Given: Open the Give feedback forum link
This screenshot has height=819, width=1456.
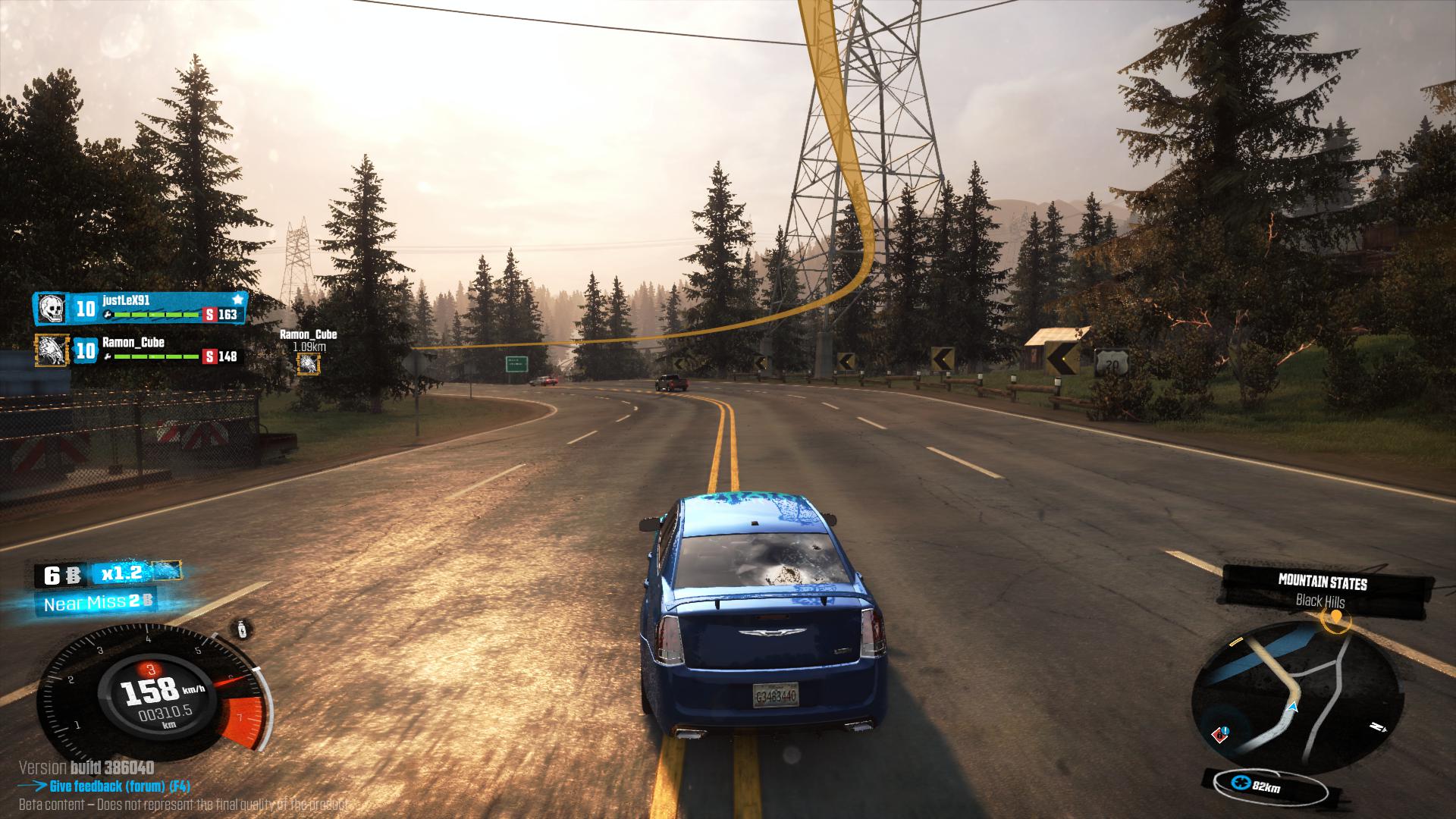Looking at the screenshot, I should (x=120, y=786).
